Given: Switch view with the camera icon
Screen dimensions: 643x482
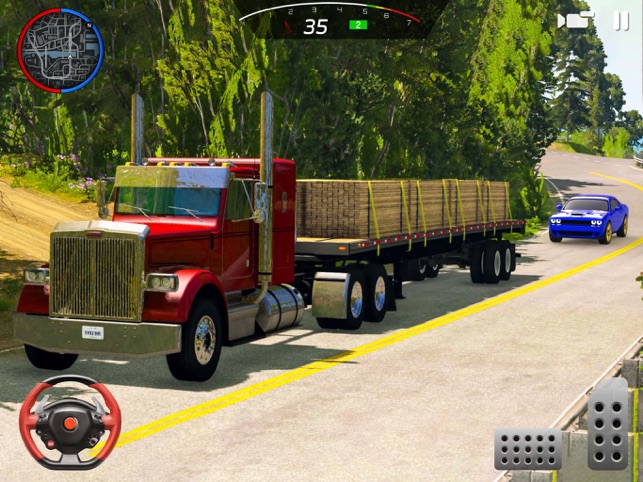Looking at the screenshot, I should [x=574, y=20].
